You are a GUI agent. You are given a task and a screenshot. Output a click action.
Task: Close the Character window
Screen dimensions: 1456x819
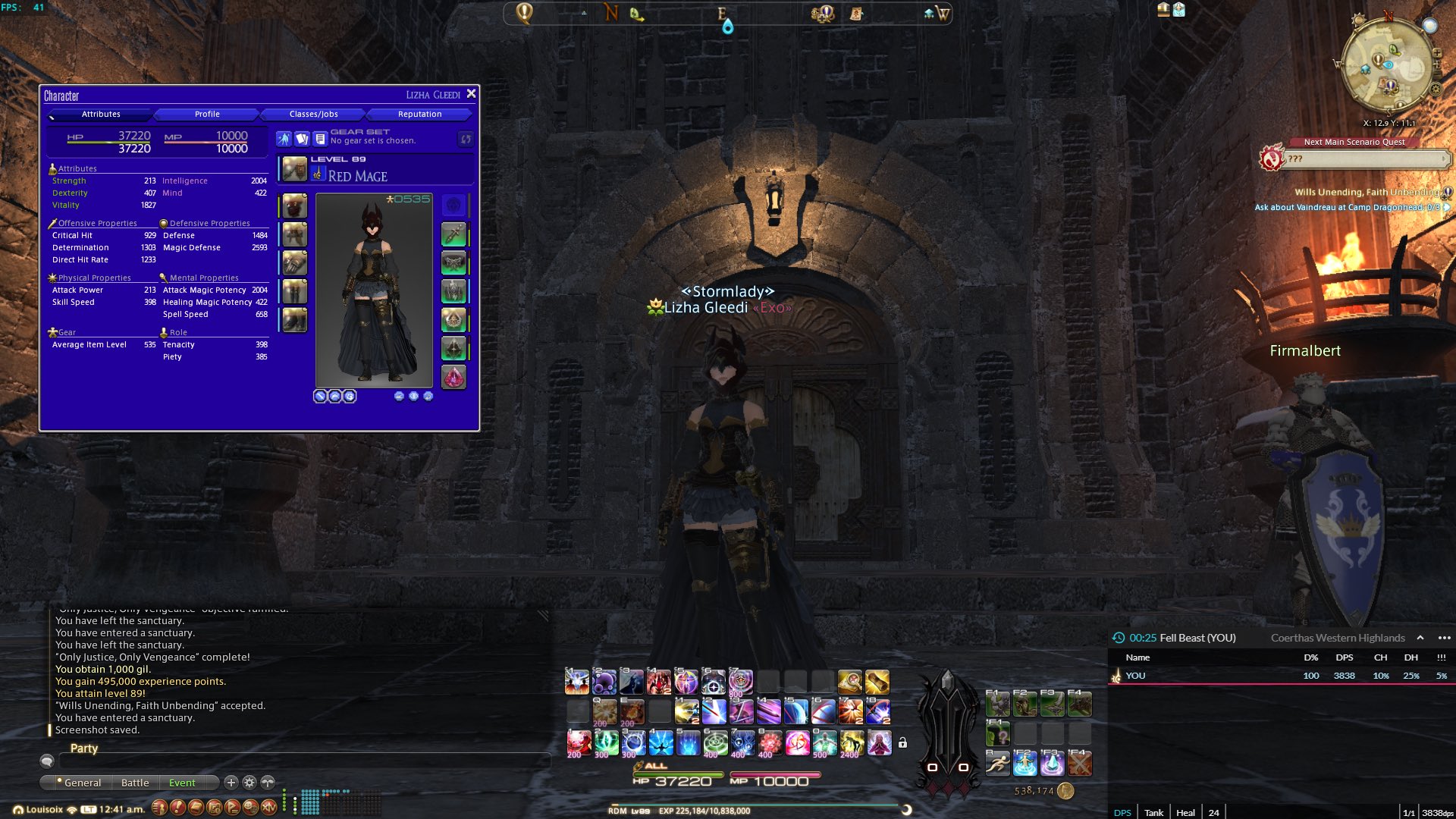(471, 94)
